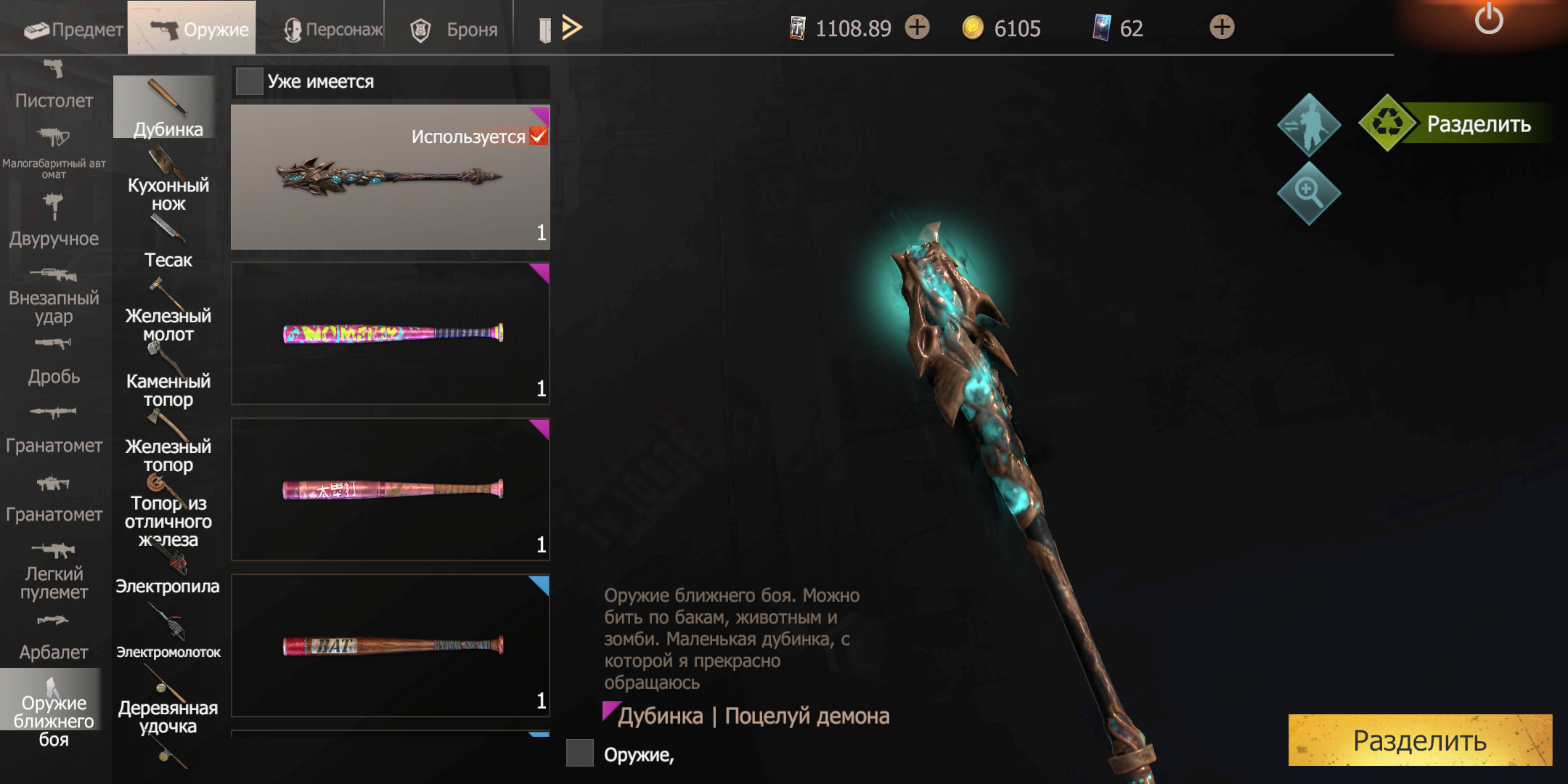This screenshot has height=784, width=1568.
Task: Show the character preview with weapon
Action: (1308, 125)
